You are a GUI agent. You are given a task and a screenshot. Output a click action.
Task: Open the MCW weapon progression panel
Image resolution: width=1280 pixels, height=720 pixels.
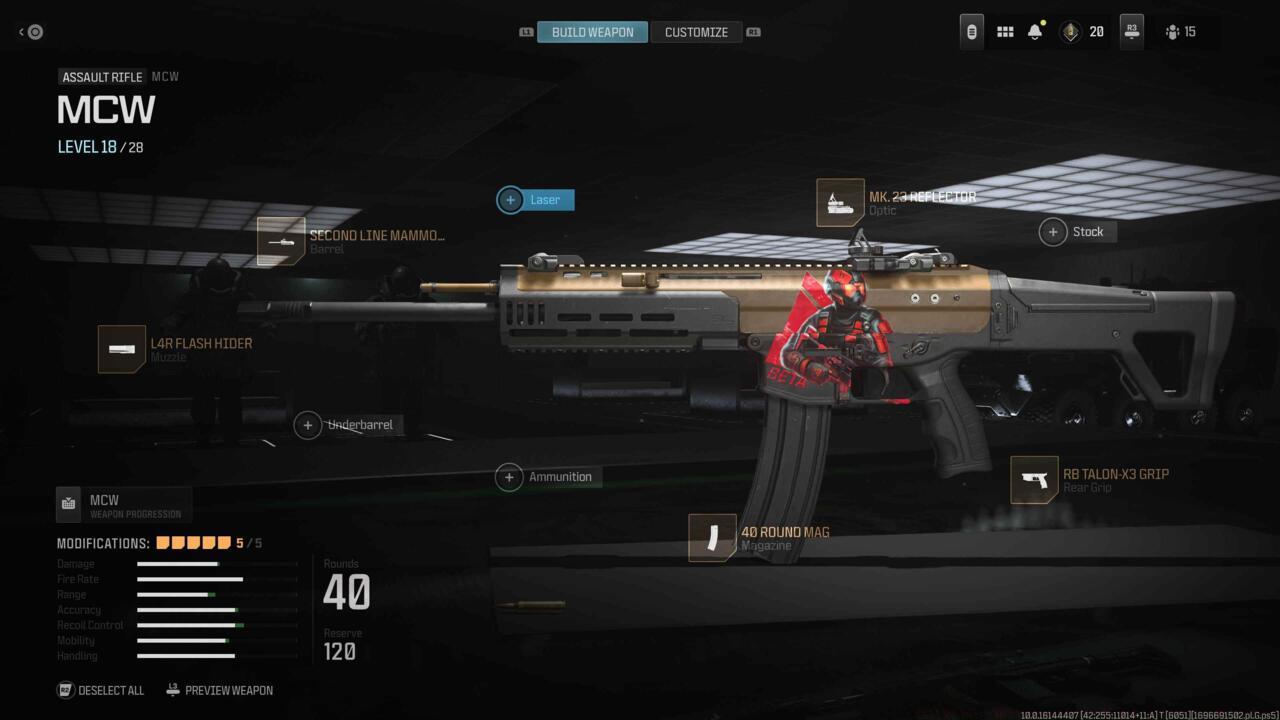[x=123, y=504]
